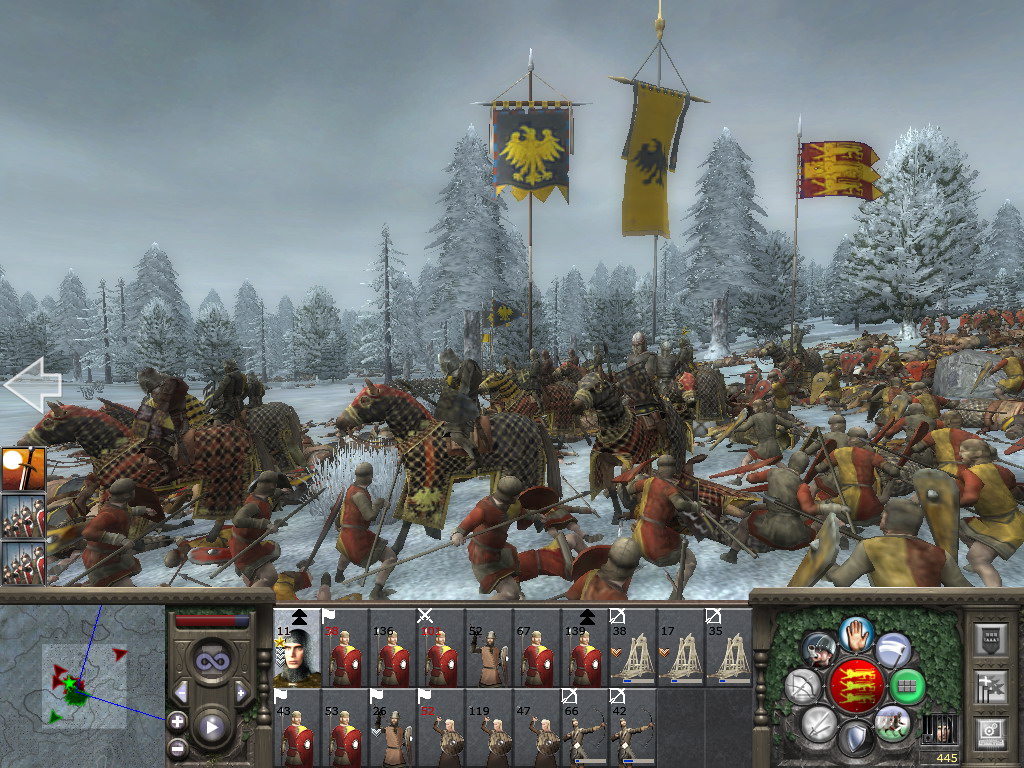This screenshot has height=768, width=1024.
Task: Select the general's portrait unit card
Action: tap(297, 648)
